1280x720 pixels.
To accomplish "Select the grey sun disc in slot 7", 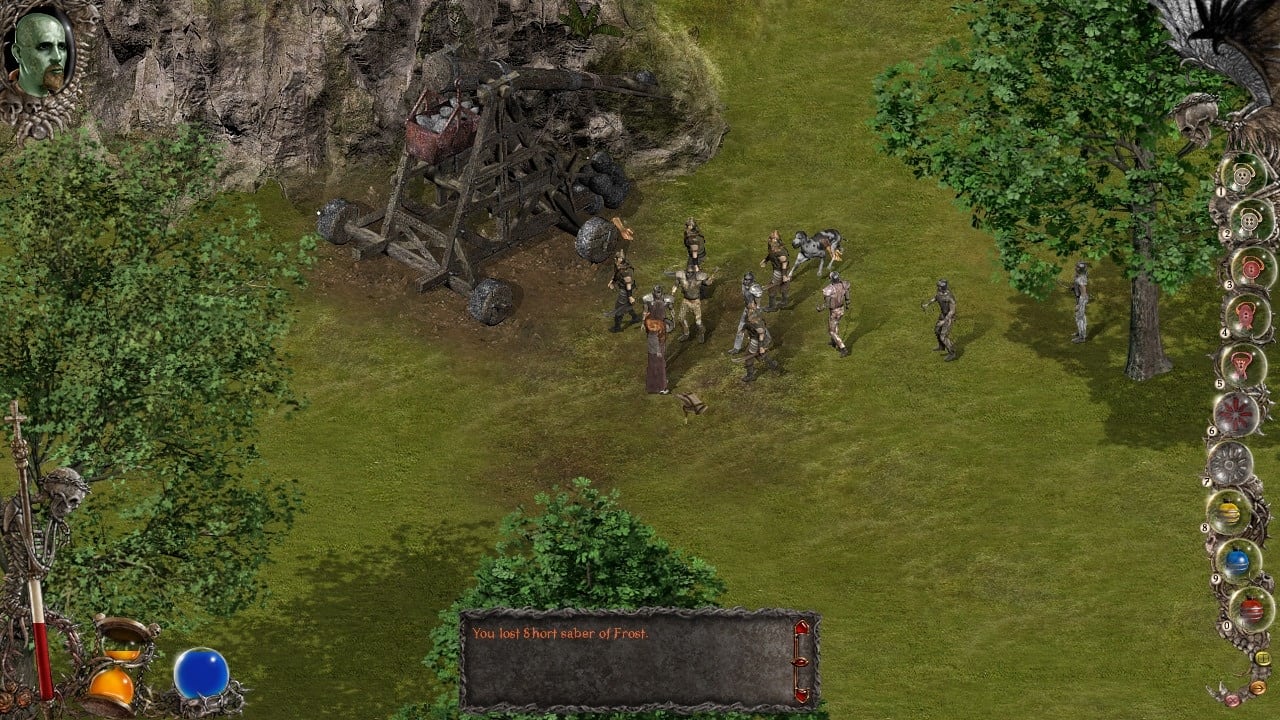I will tap(1229, 463).
